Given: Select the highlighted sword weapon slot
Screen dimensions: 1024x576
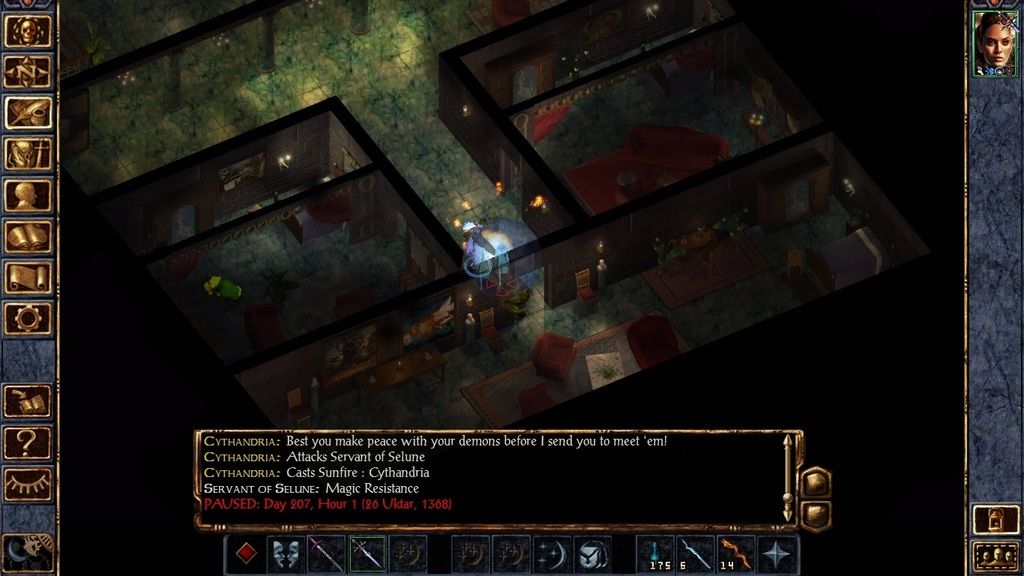Looking at the screenshot, I should (367, 554).
